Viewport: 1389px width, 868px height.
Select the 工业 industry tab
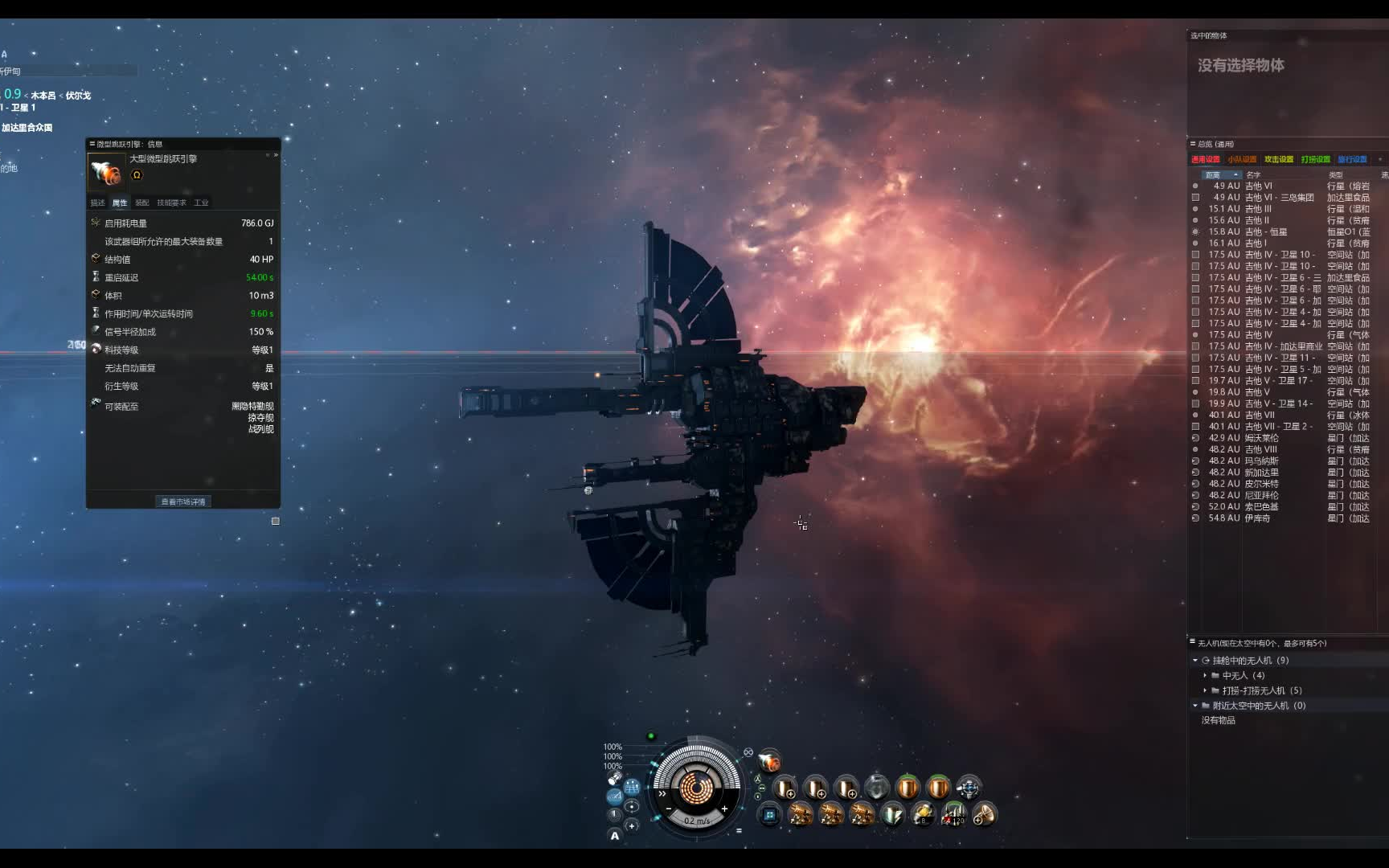201,203
